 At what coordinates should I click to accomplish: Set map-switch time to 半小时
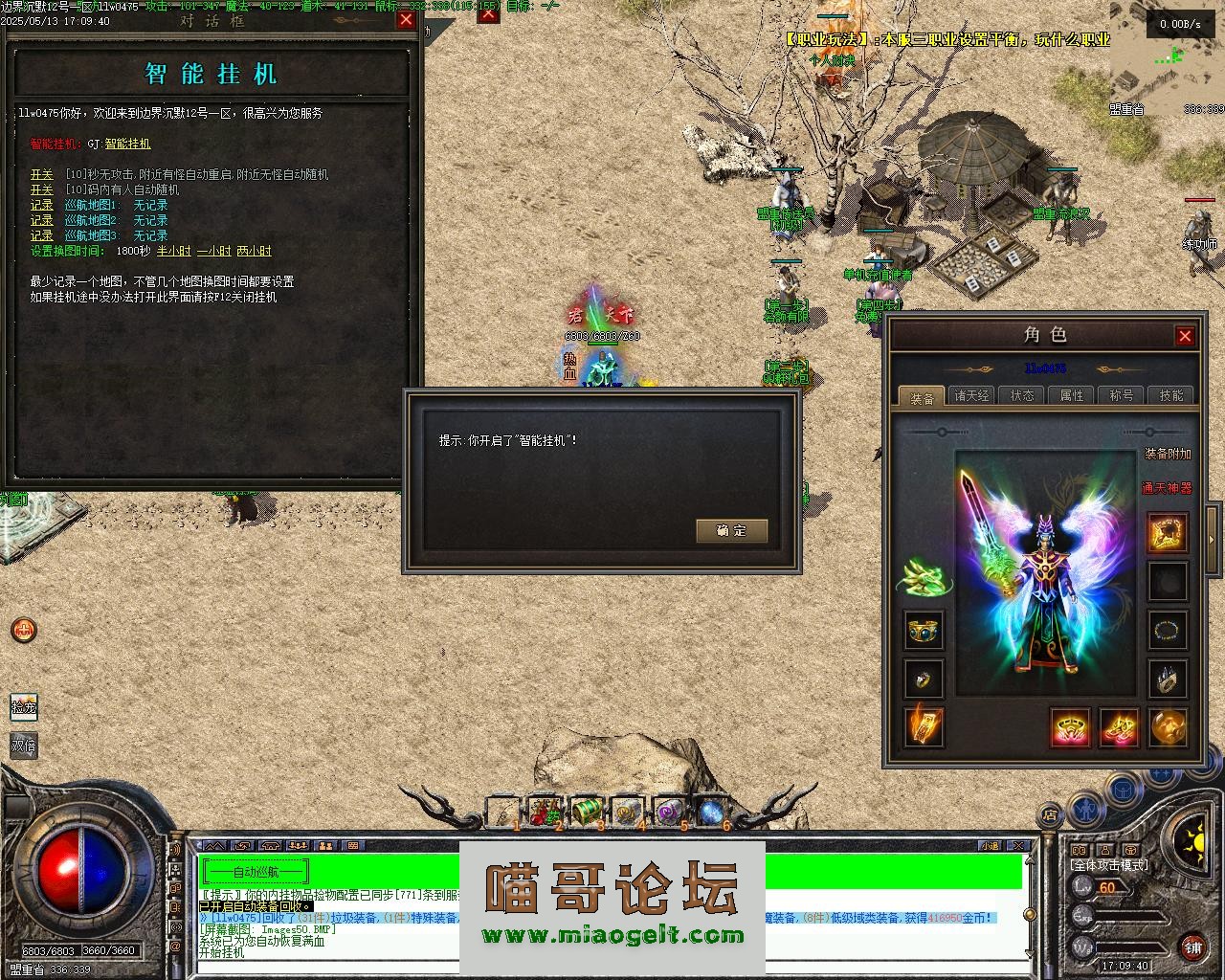click(x=173, y=251)
